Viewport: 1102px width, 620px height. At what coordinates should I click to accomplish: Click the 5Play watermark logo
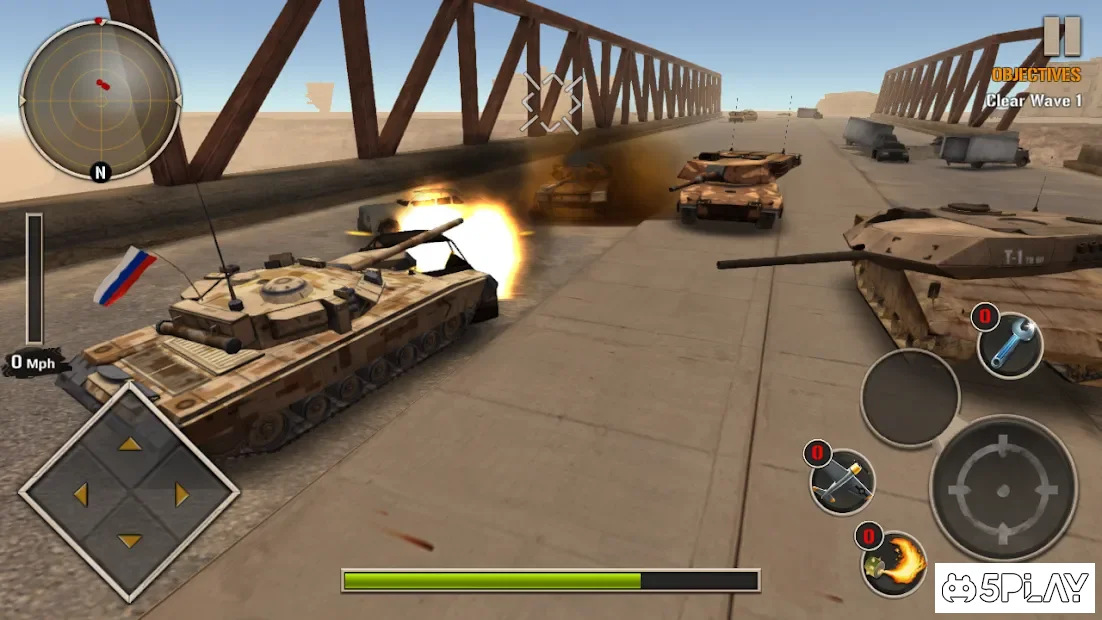(x=1015, y=589)
